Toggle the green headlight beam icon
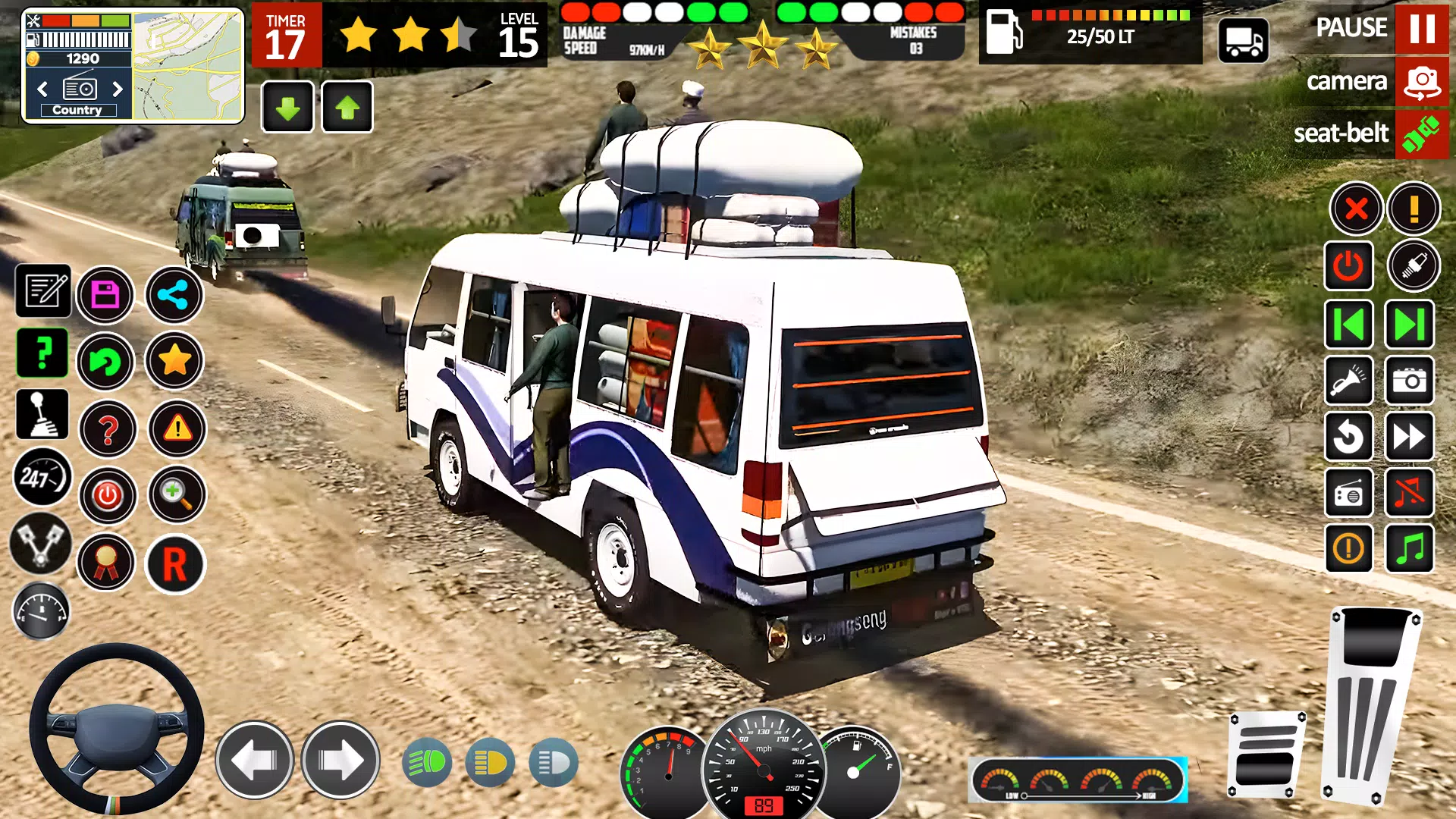This screenshot has height=819, width=1456. pyautogui.click(x=427, y=763)
